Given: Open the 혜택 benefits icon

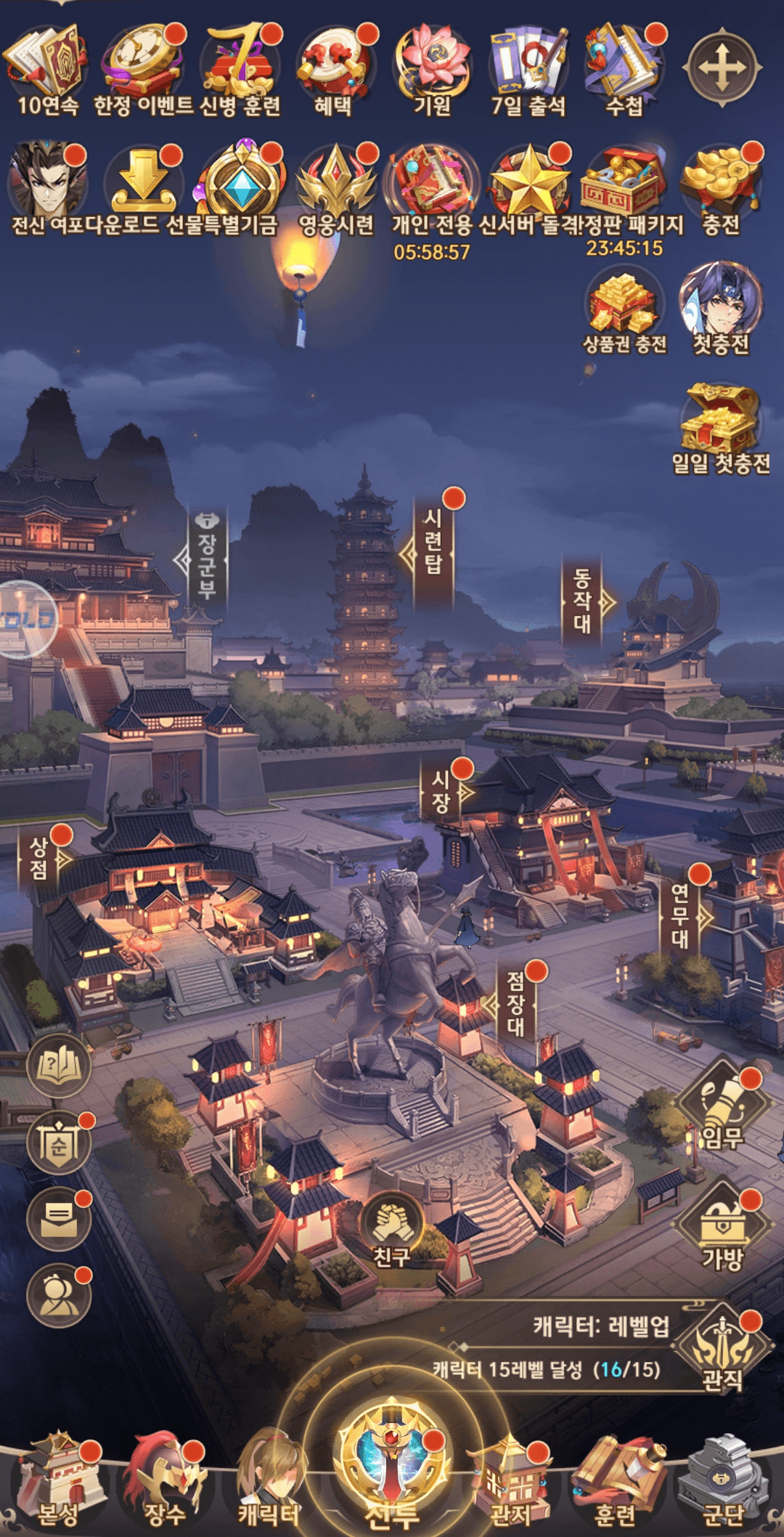Looking at the screenshot, I should click(x=334, y=67).
